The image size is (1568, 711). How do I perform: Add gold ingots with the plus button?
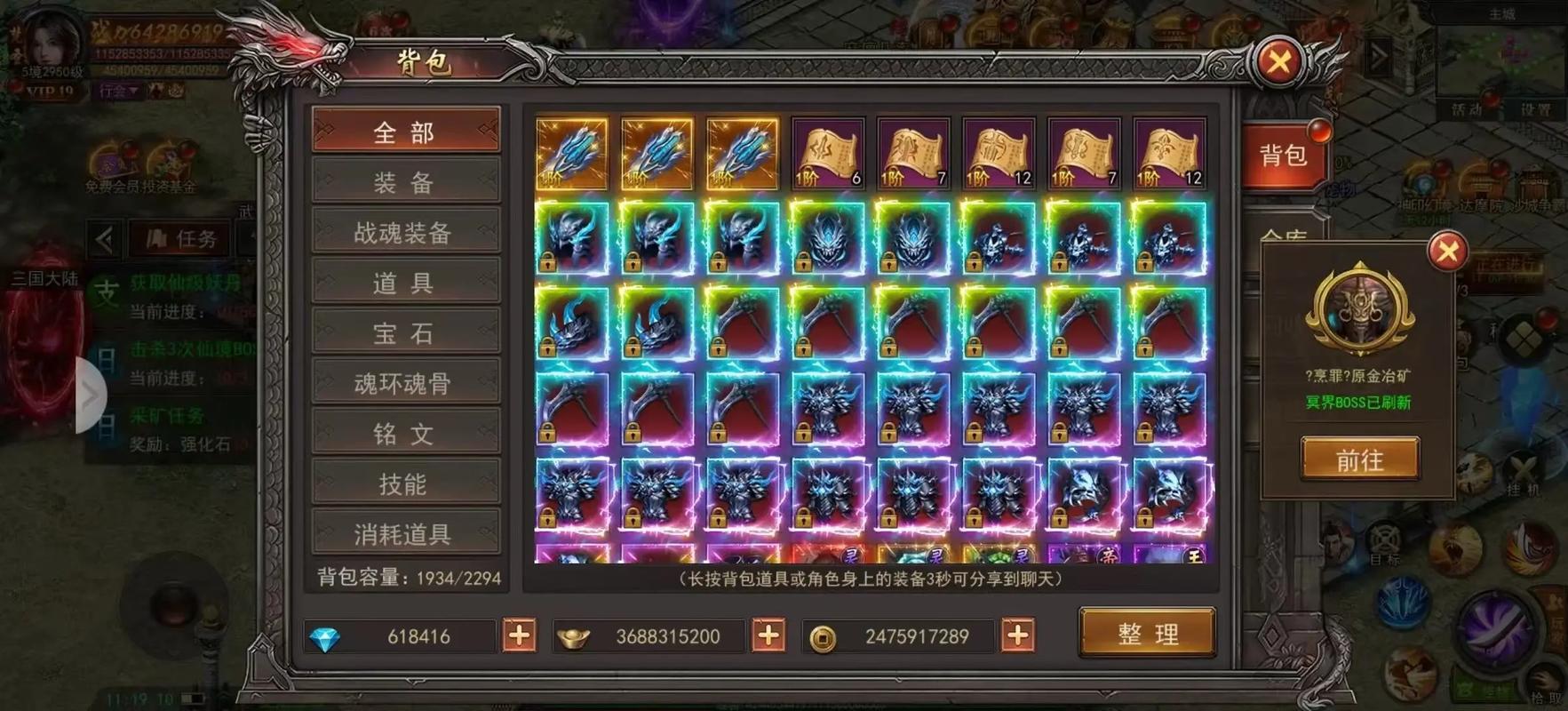pyautogui.click(x=768, y=635)
